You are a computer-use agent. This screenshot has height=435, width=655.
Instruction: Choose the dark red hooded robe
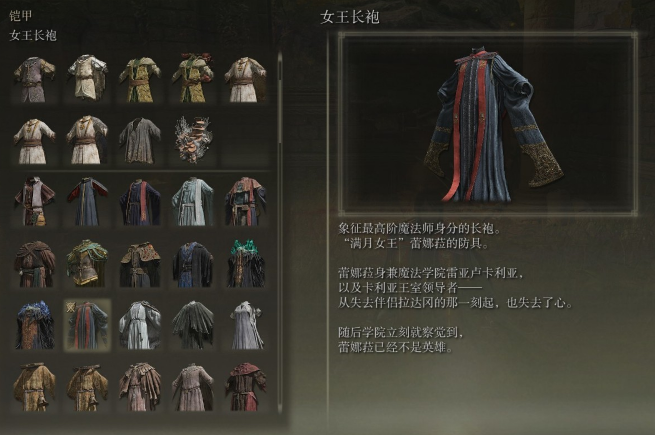click(244, 387)
